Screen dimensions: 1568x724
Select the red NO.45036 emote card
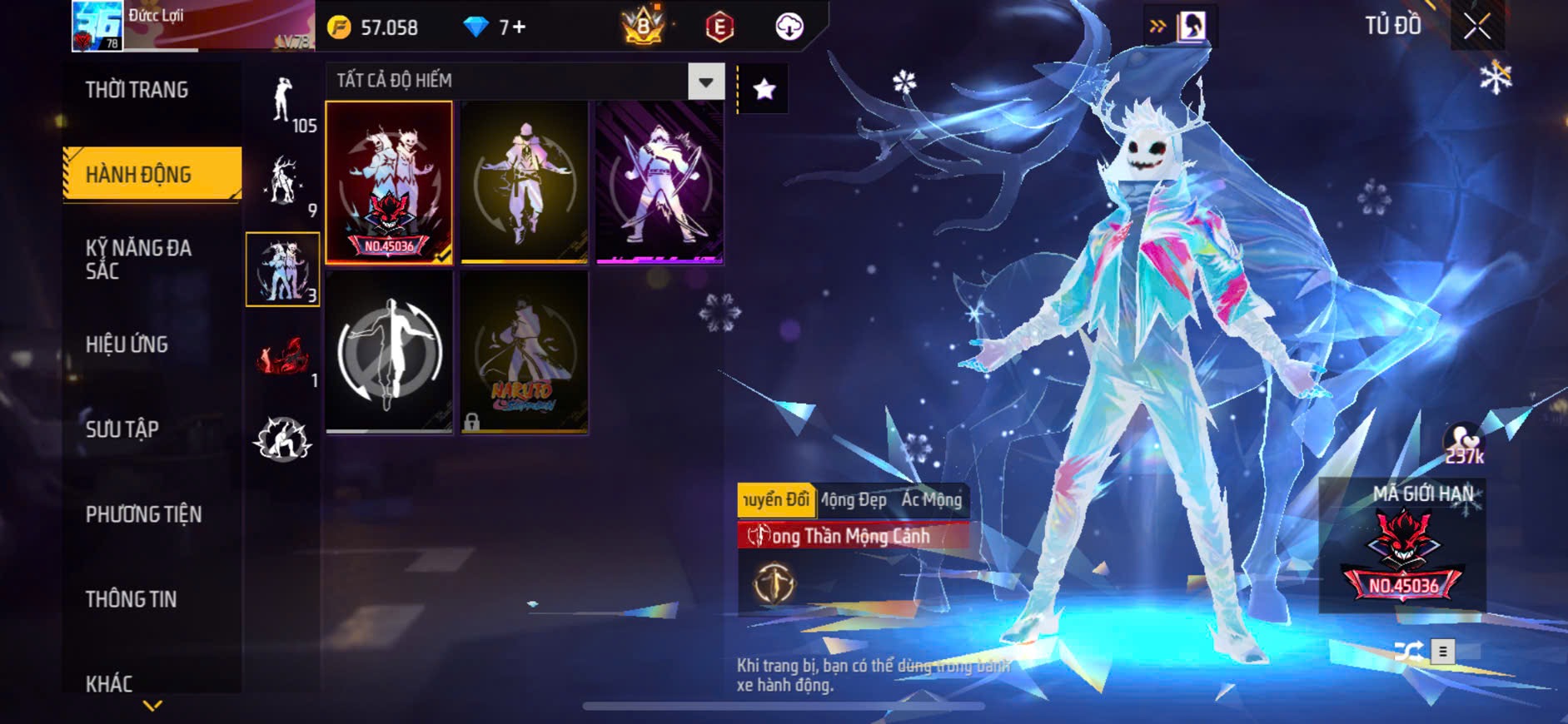389,182
